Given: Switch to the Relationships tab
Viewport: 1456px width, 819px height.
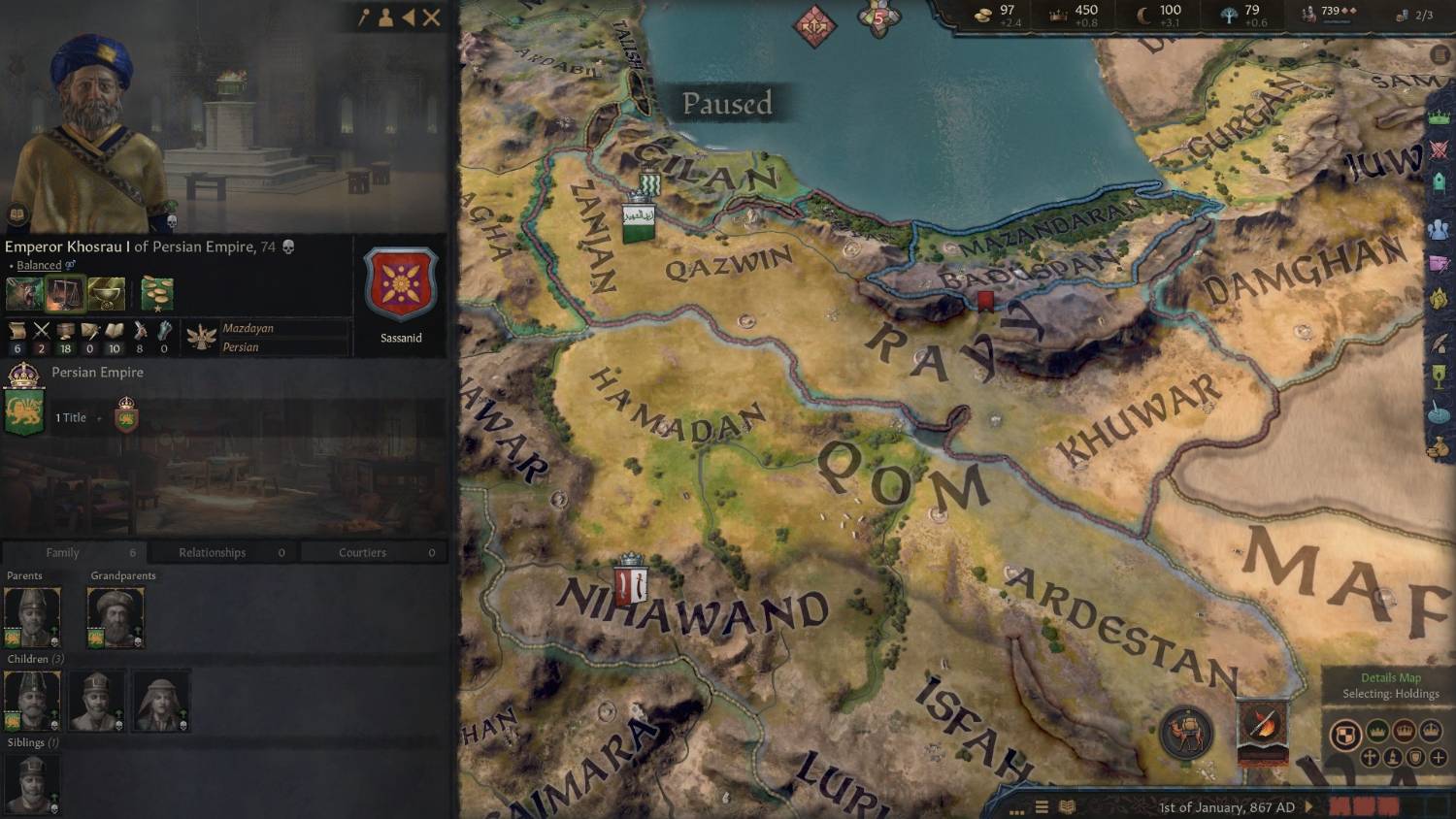Looking at the screenshot, I should [212, 552].
